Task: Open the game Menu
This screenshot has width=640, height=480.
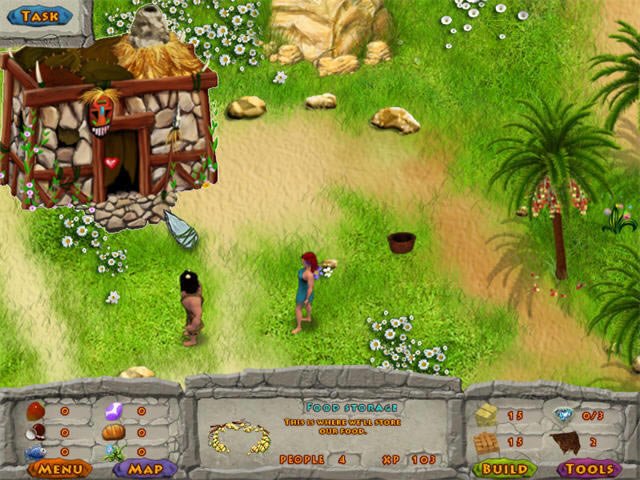Action: (59, 467)
